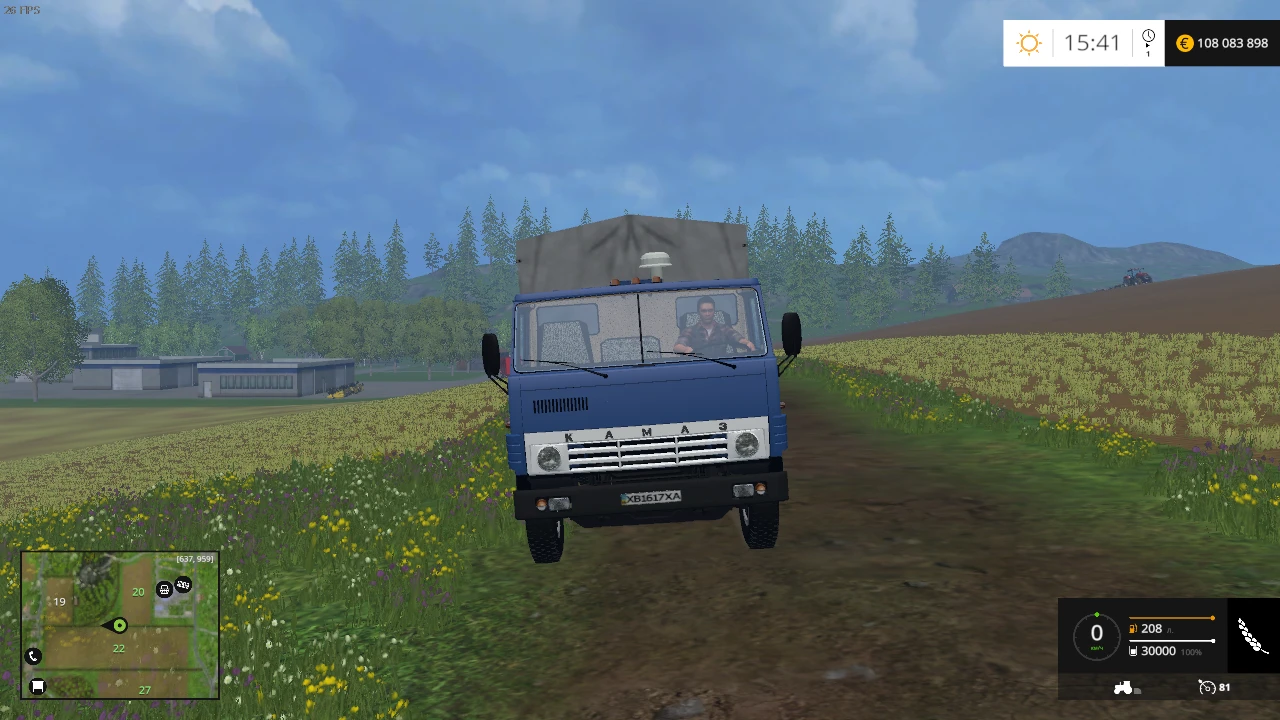Select field 22 on the minimap
This screenshot has height=720, width=1280.
coord(118,648)
